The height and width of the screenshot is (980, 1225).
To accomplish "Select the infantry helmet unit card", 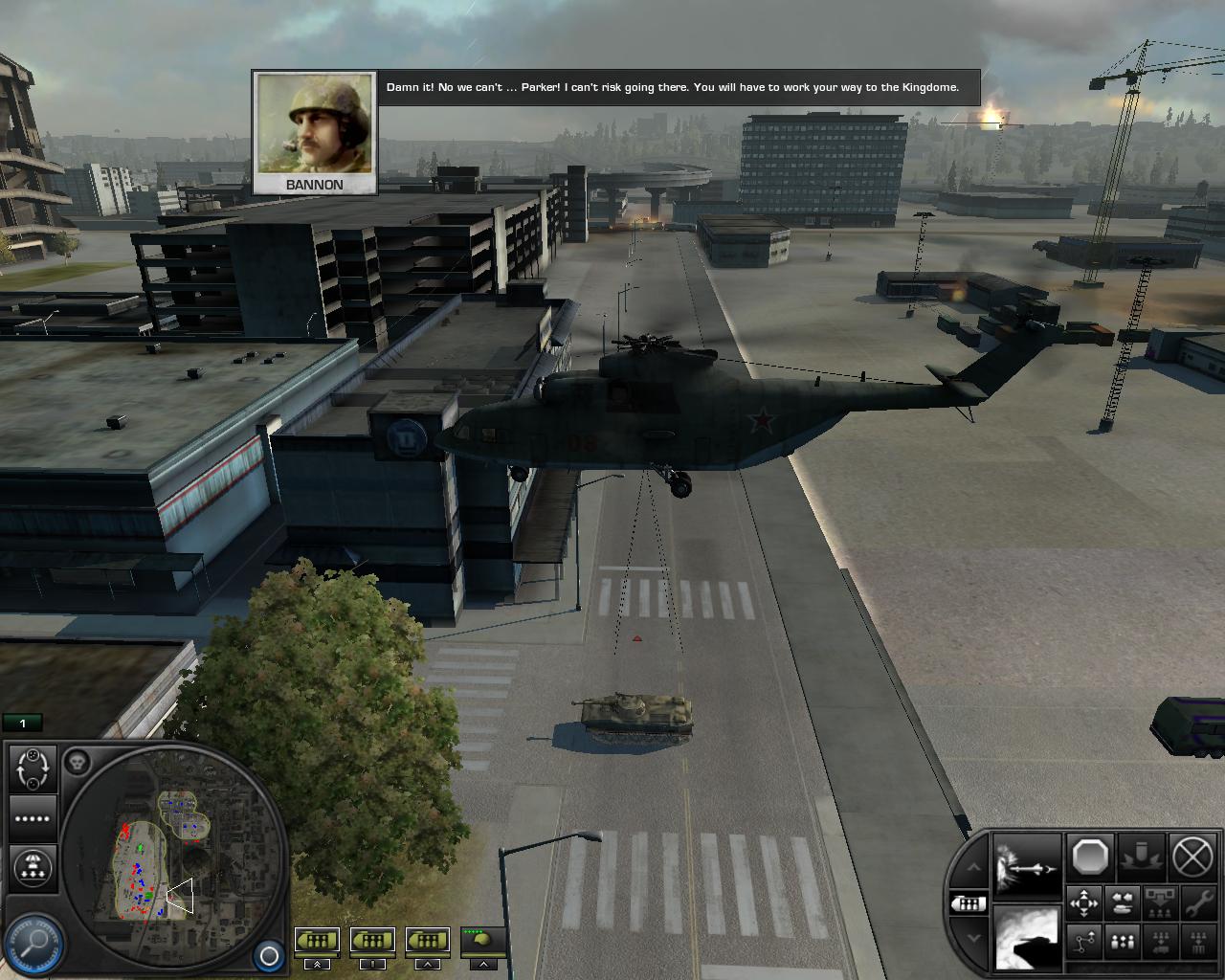I will [484, 941].
